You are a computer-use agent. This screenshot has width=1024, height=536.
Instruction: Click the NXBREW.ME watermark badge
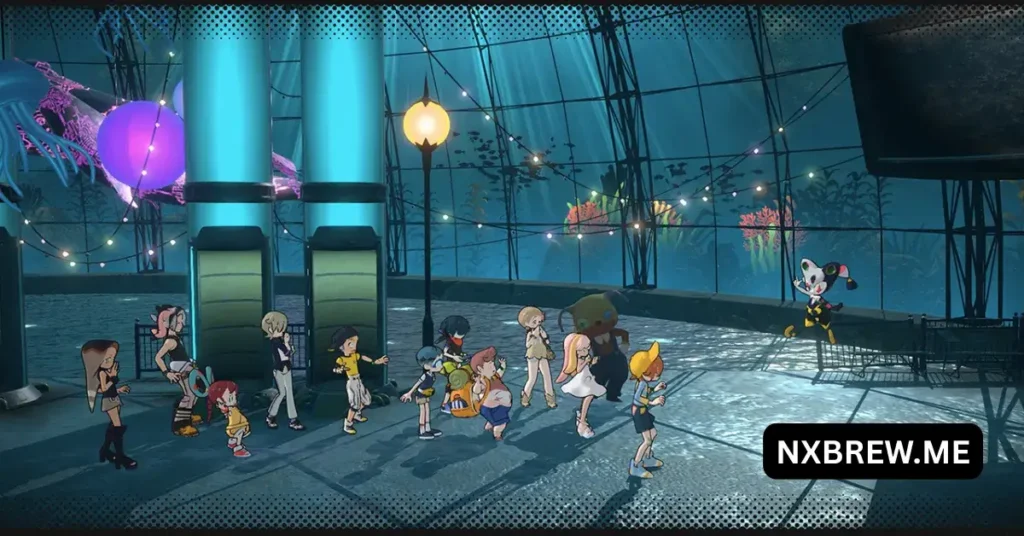(872, 451)
